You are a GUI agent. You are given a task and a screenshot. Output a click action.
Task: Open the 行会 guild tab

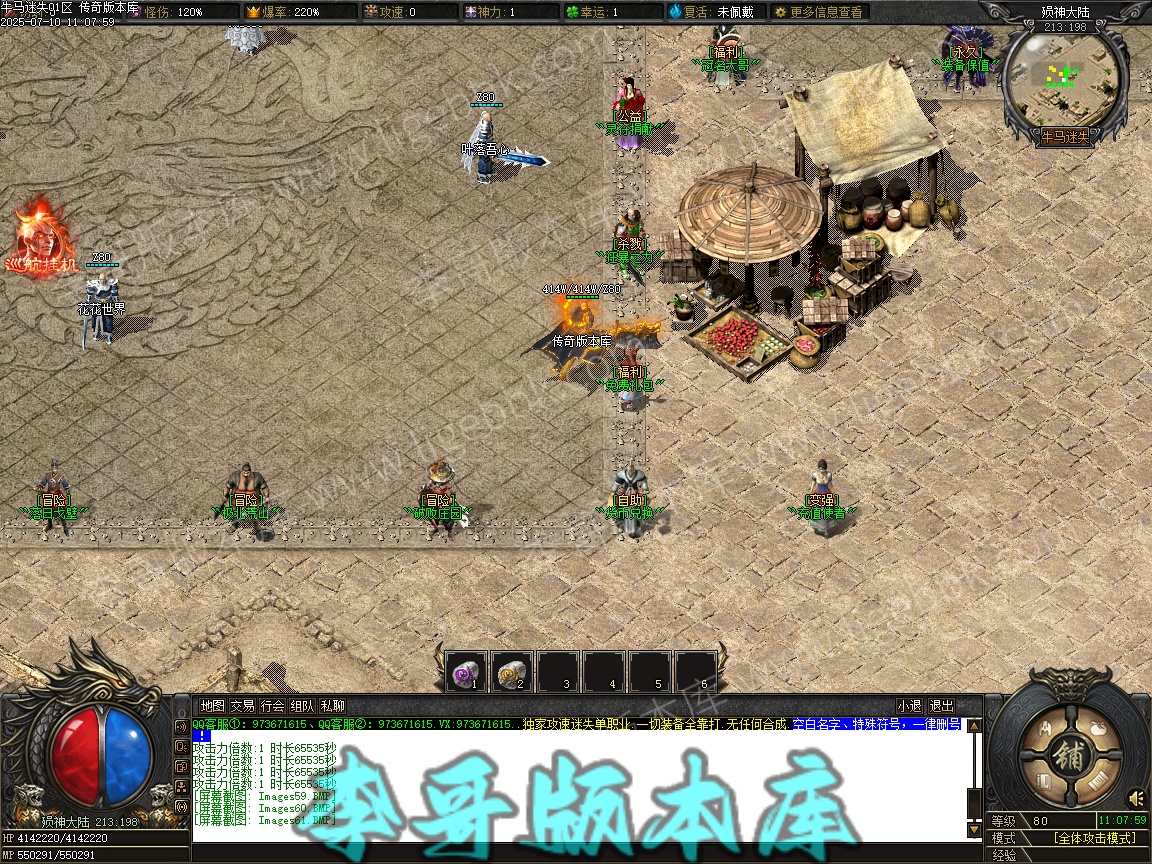point(273,706)
